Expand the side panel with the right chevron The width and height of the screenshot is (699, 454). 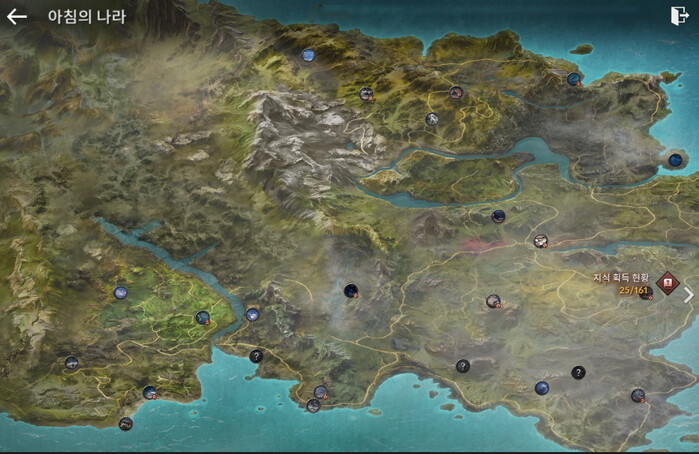click(688, 295)
